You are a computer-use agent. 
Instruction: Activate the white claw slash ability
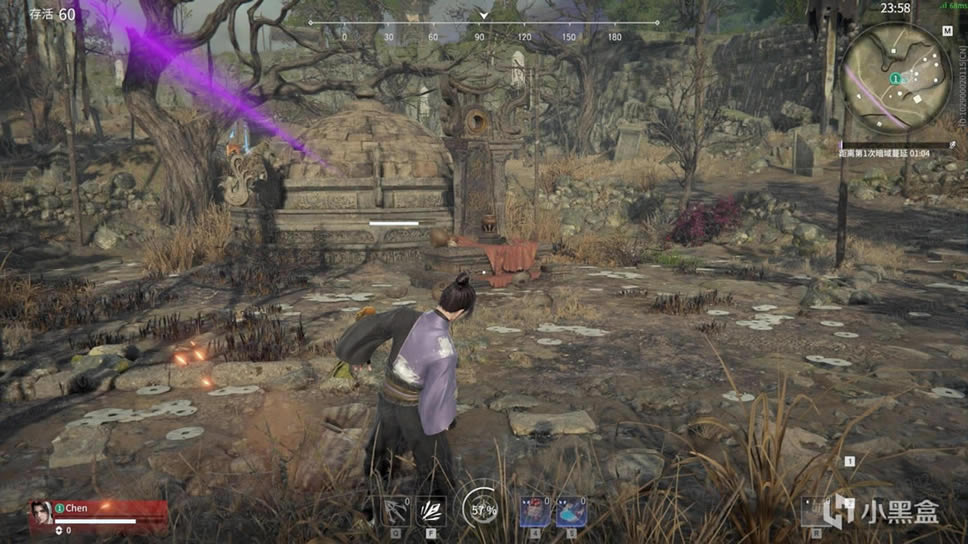[431, 511]
